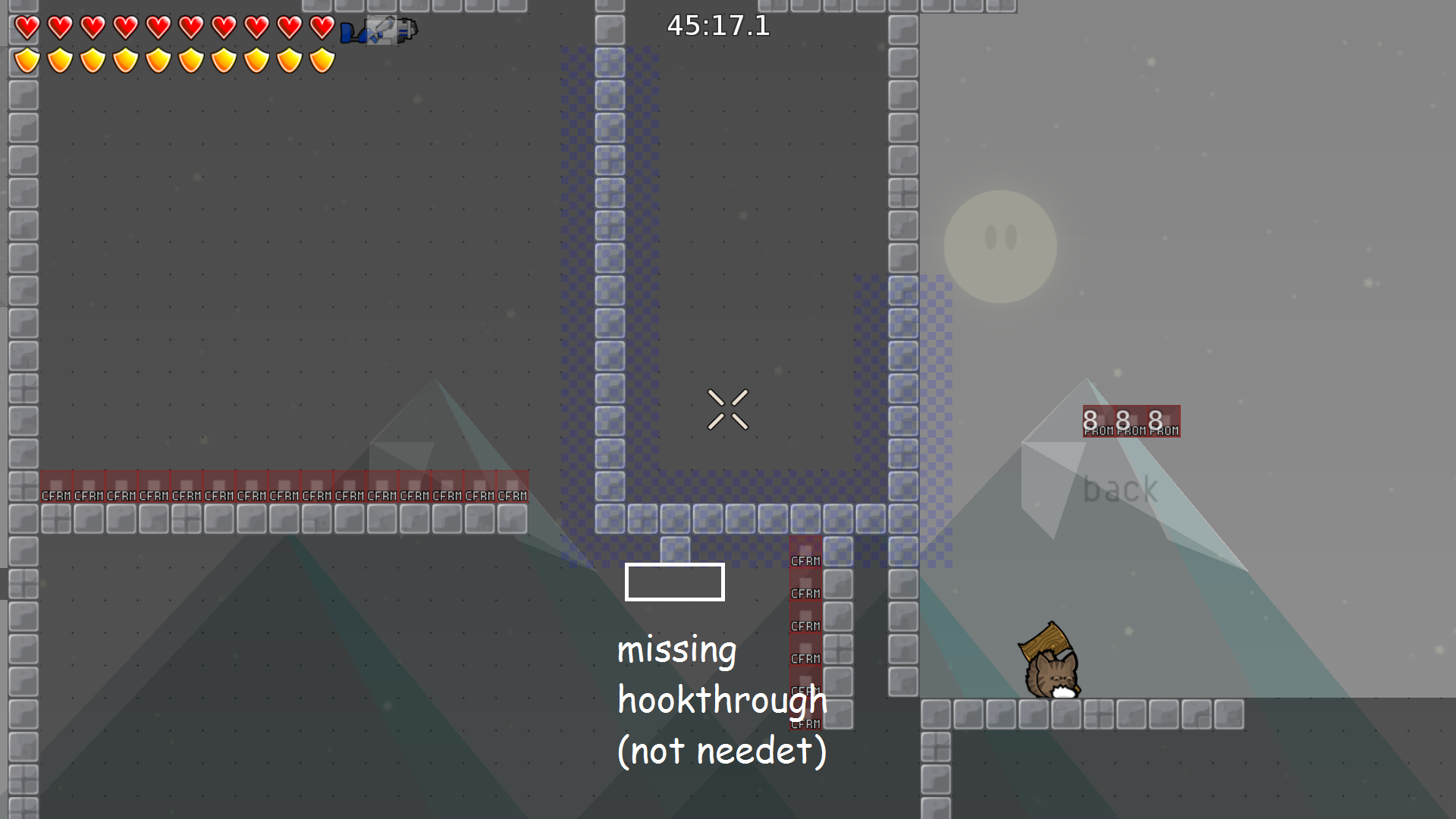Viewport: 1456px width, 819px height.
Task: Click the crosshair marker near the level center
Action: coord(729,408)
